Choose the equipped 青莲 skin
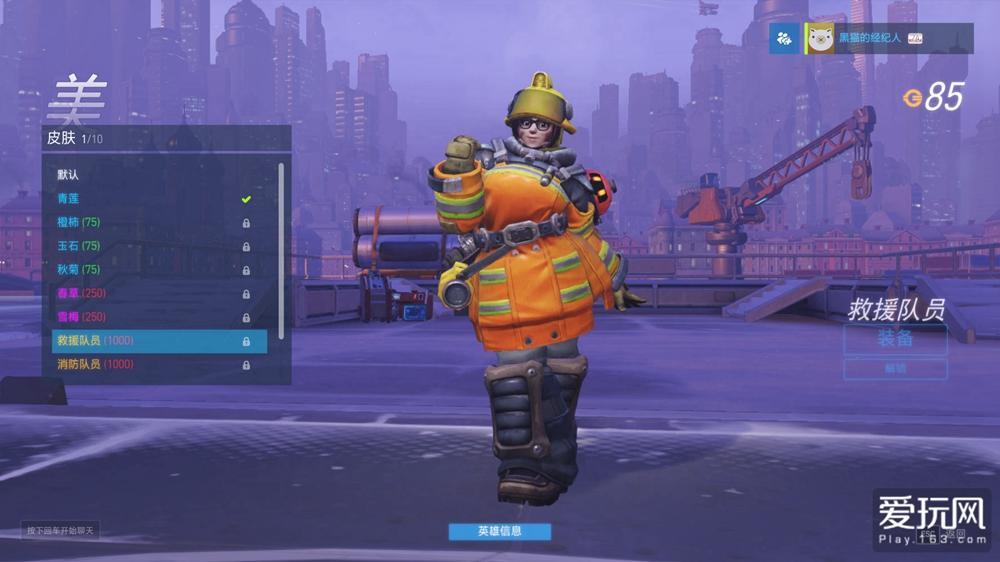Viewport: 1000px width, 562px height. (150, 199)
